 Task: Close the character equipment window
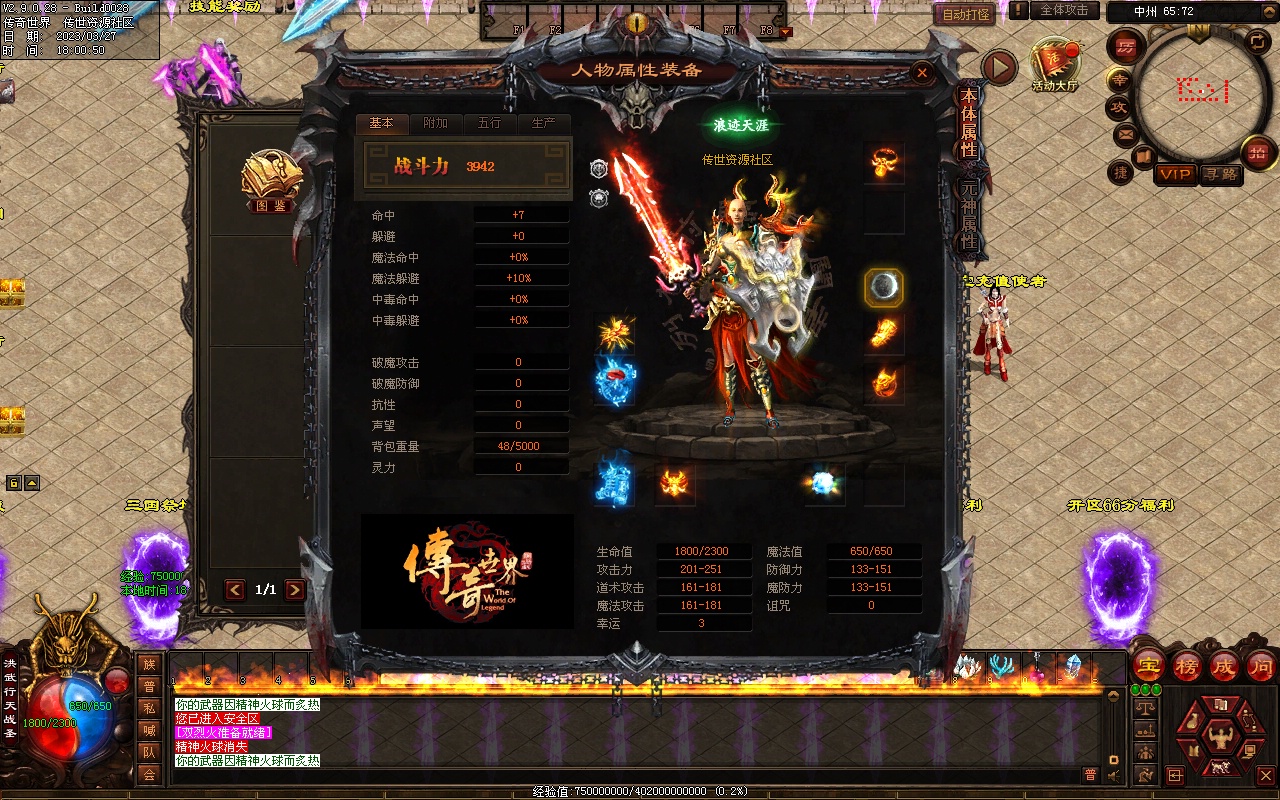[922, 72]
